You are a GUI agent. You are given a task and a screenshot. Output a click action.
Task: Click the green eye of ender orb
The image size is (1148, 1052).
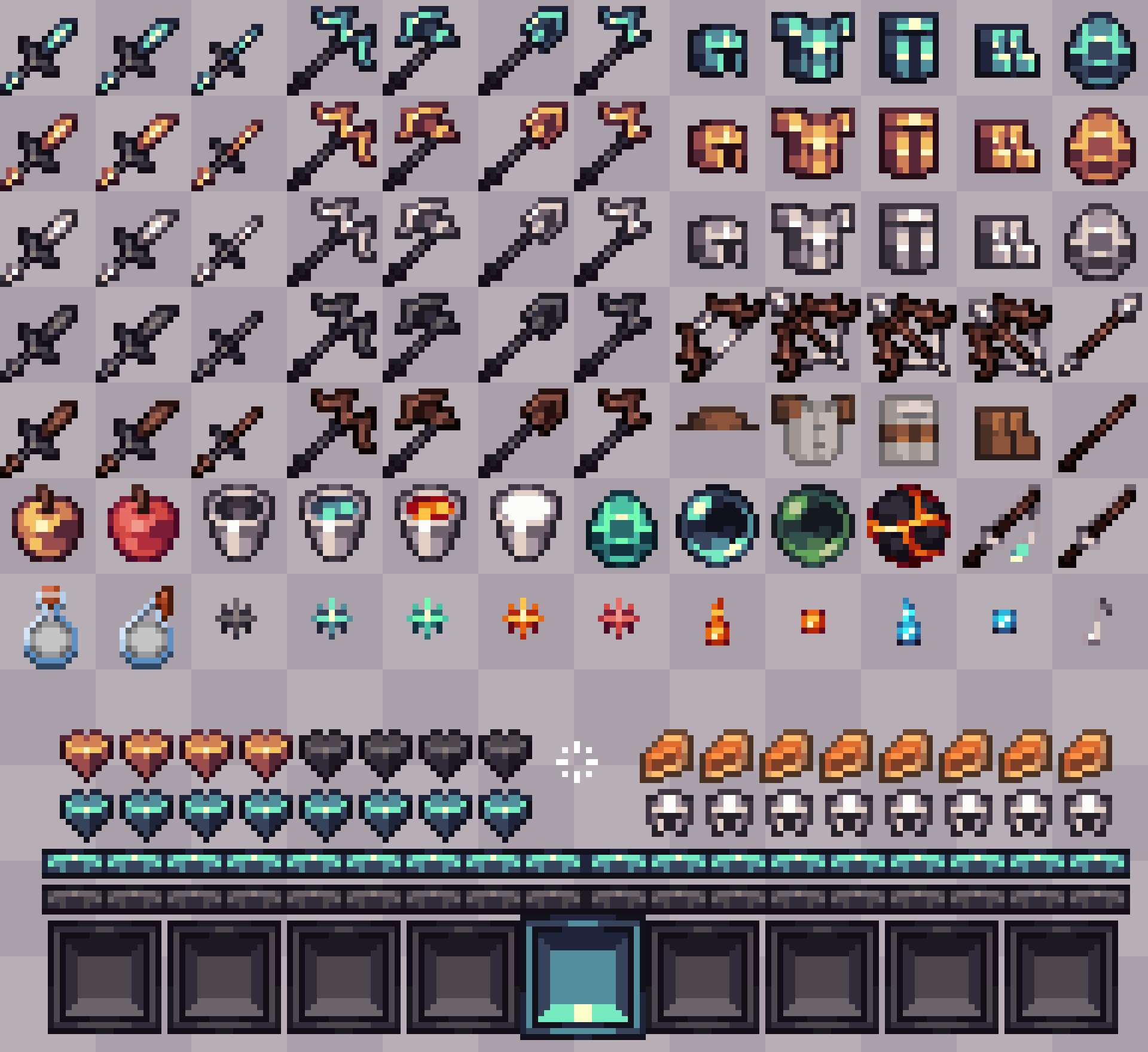click(813, 526)
